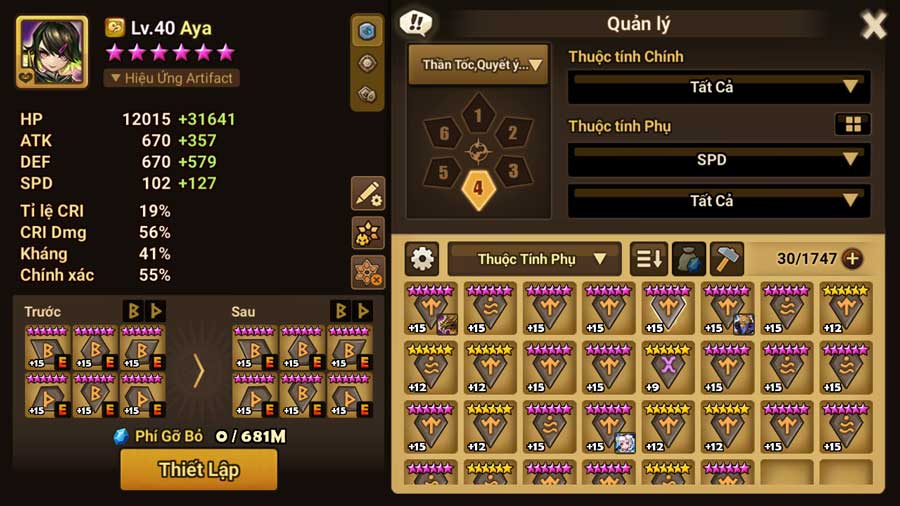Viewport: 900px width, 506px height.
Task: Expand the Hiệu Ứng Artifact dropdown
Action: [171, 78]
